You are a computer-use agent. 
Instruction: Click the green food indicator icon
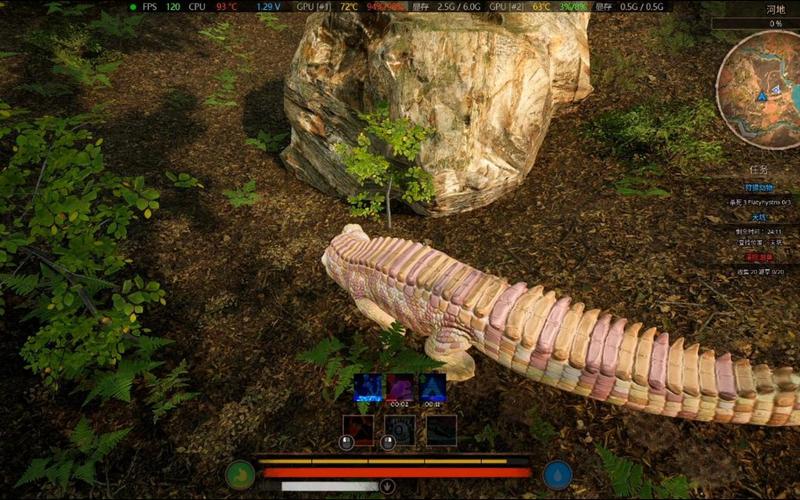point(240,474)
